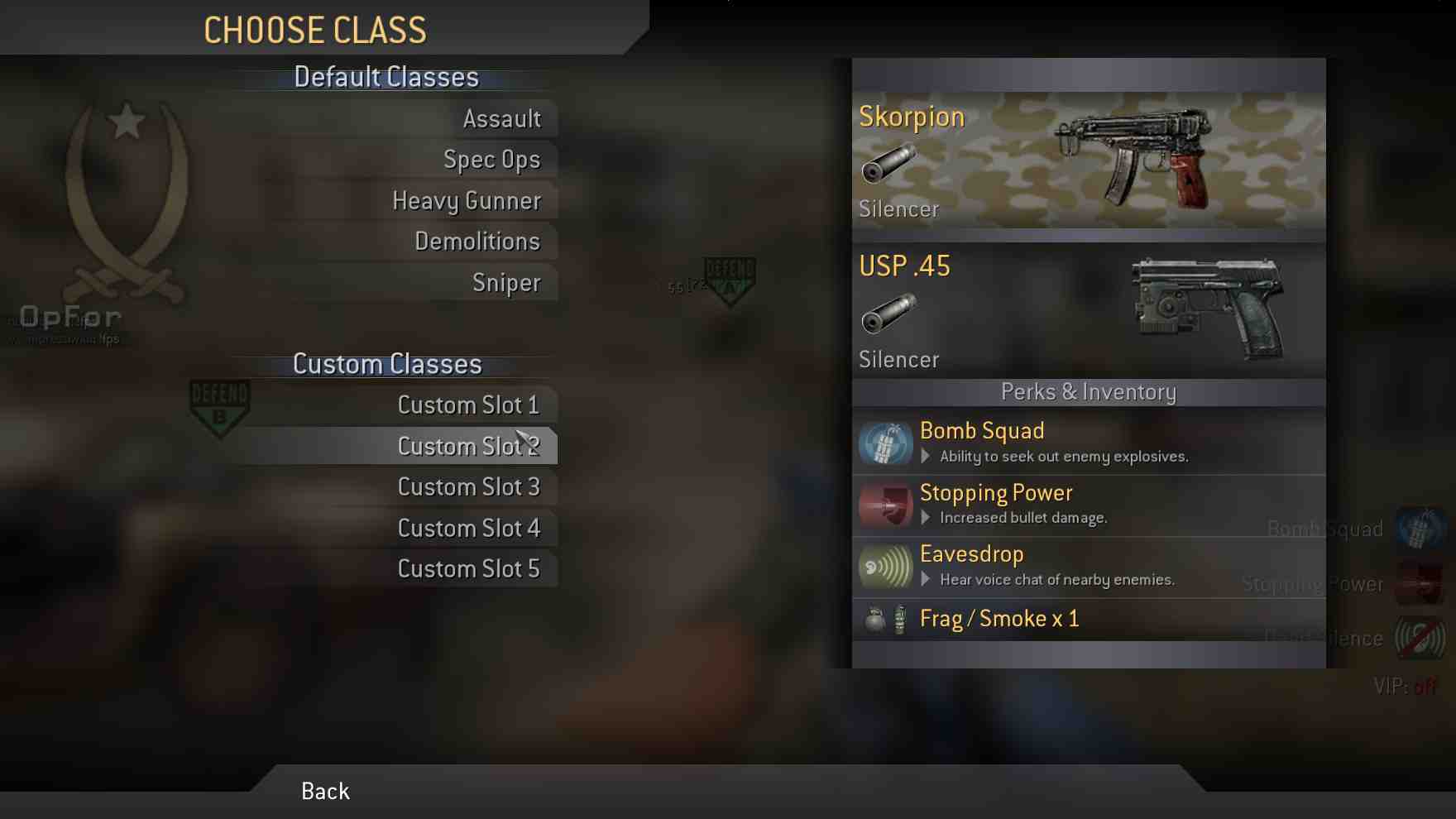The width and height of the screenshot is (1456, 819).
Task: Select the Demolitions class
Action: click(x=477, y=242)
